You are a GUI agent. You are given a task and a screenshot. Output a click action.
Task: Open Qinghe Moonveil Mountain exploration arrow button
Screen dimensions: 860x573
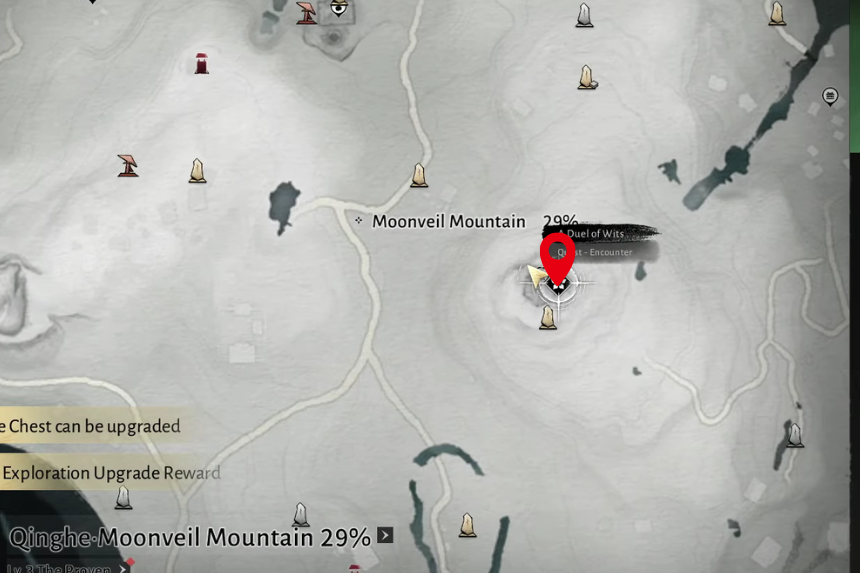385,536
